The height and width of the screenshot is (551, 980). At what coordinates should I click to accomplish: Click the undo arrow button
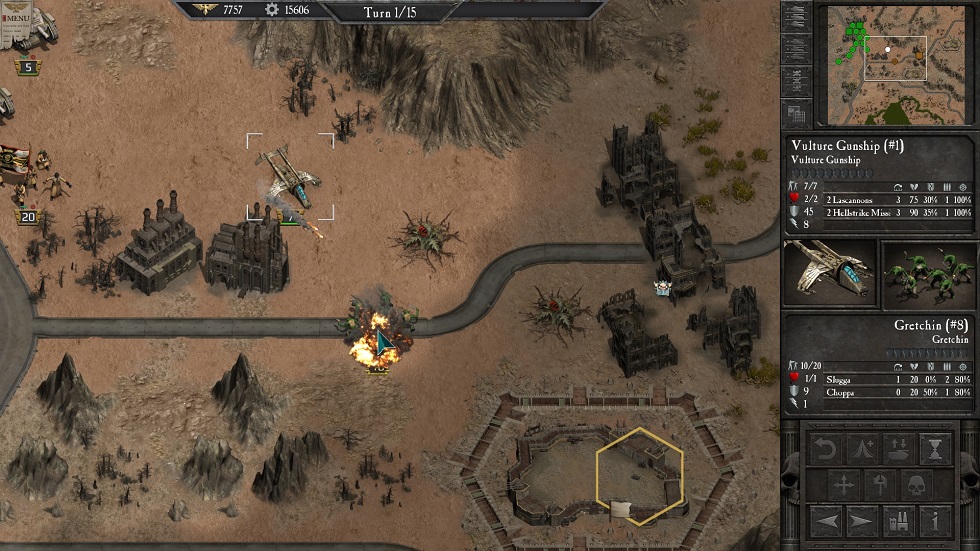click(827, 449)
